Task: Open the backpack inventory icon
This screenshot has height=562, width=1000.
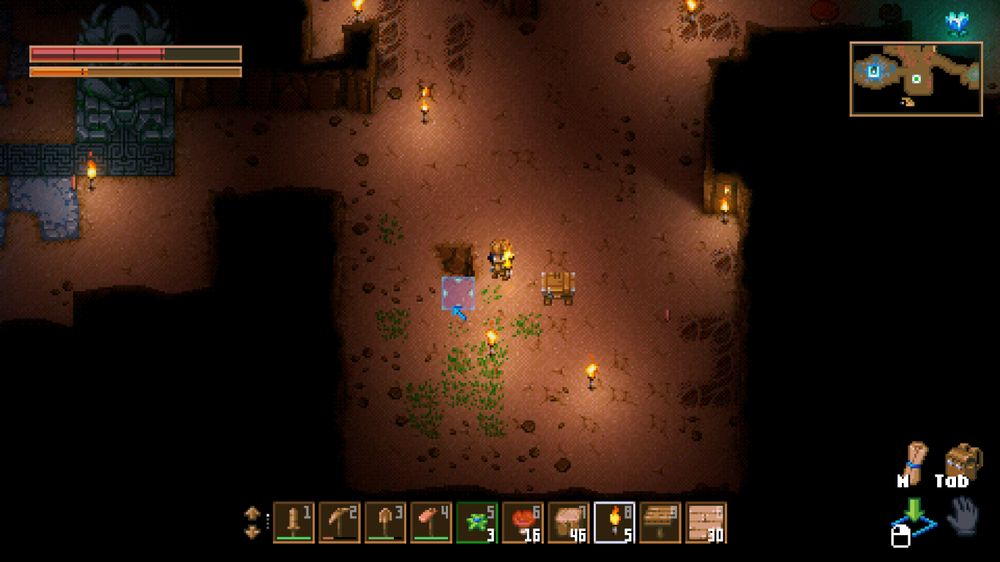Action: (963, 461)
